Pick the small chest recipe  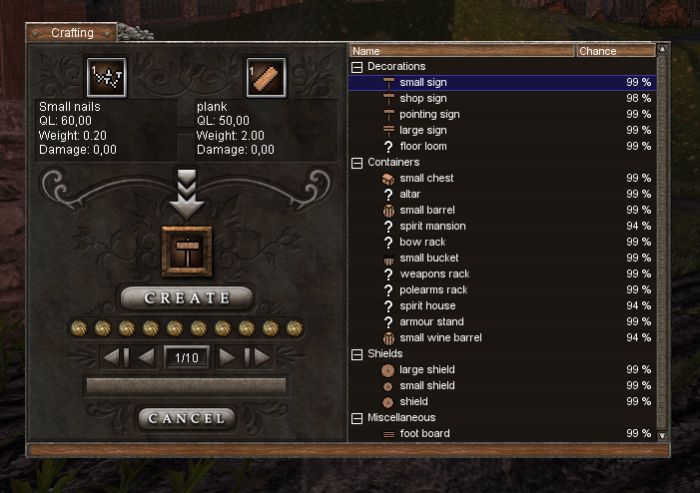426,178
